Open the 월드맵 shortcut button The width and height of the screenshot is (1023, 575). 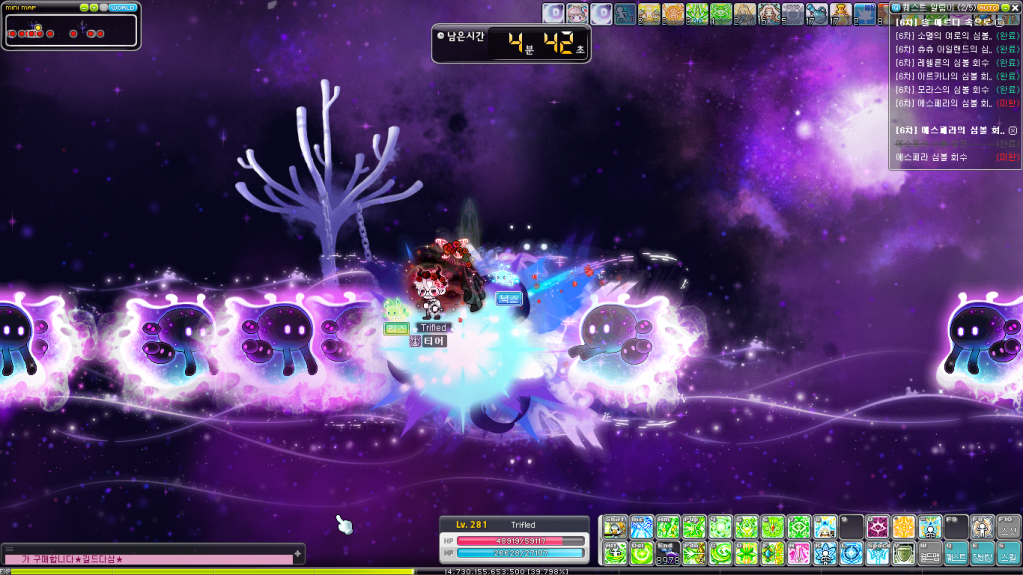click(x=930, y=552)
